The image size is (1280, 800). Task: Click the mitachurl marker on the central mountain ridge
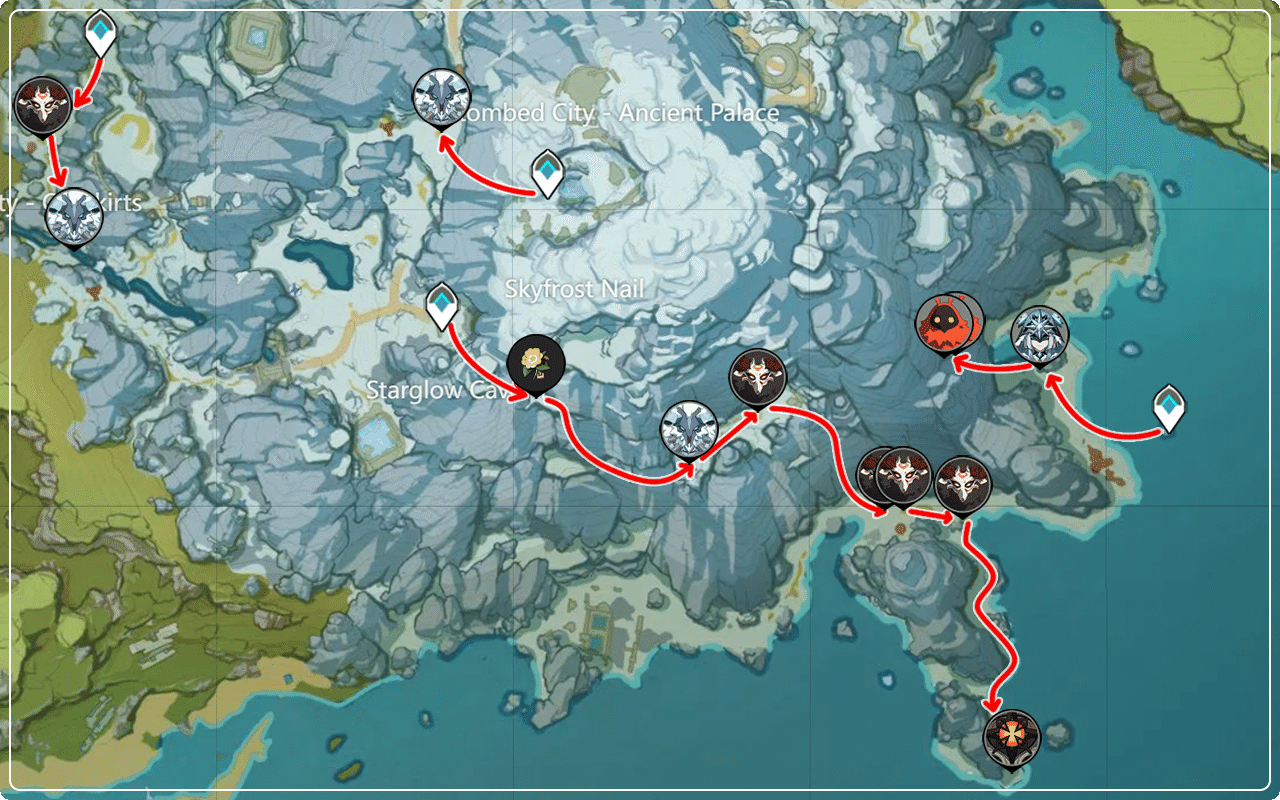click(x=757, y=377)
